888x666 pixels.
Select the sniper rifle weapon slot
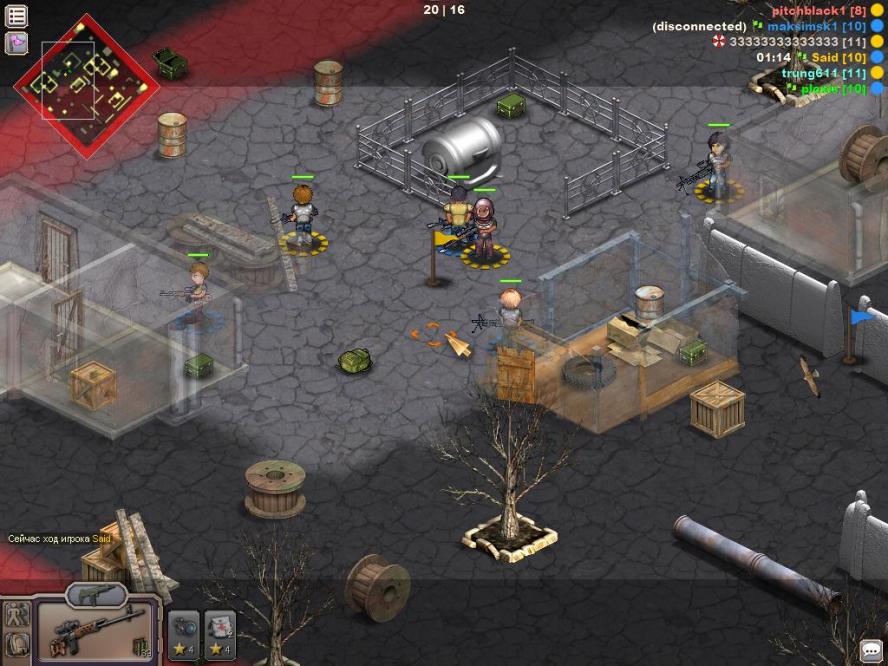tap(96, 631)
